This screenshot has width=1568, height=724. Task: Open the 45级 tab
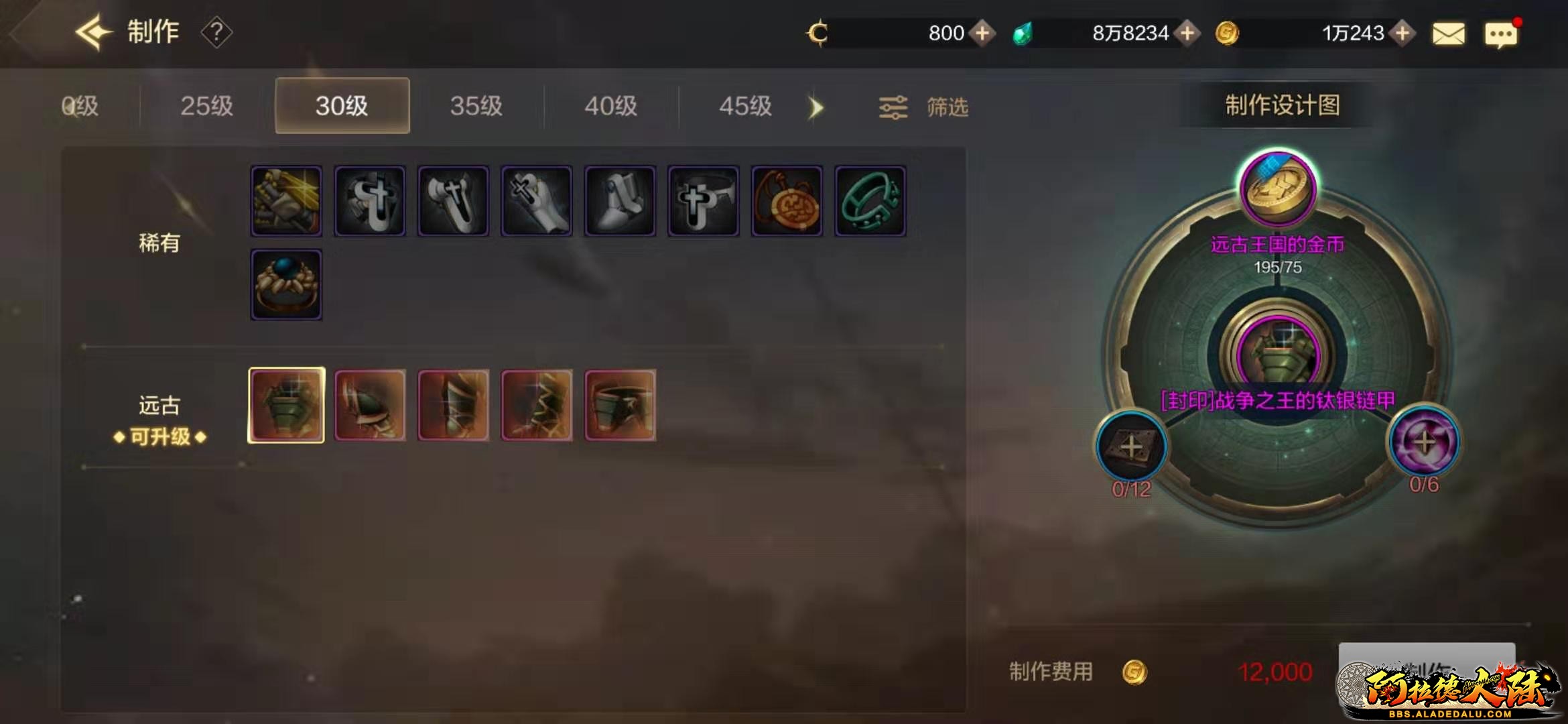tap(745, 106)
